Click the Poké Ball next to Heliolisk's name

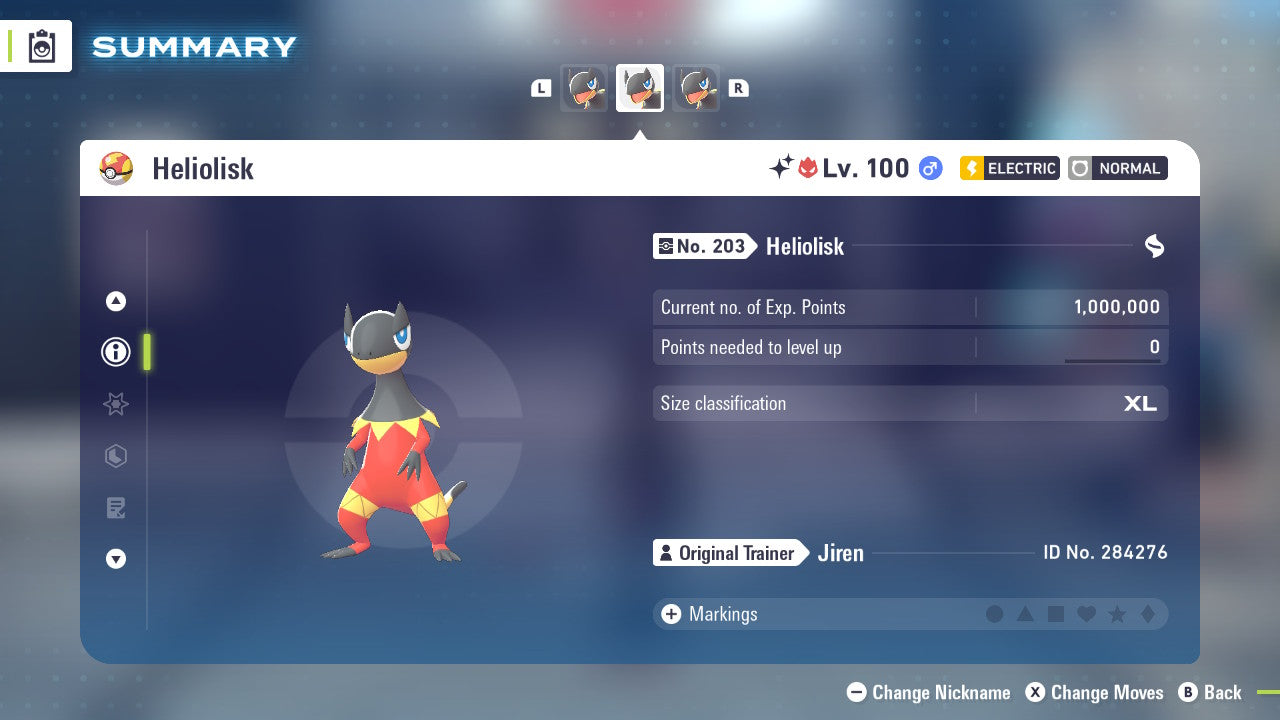pyautogui.click(x=117, y=168)
